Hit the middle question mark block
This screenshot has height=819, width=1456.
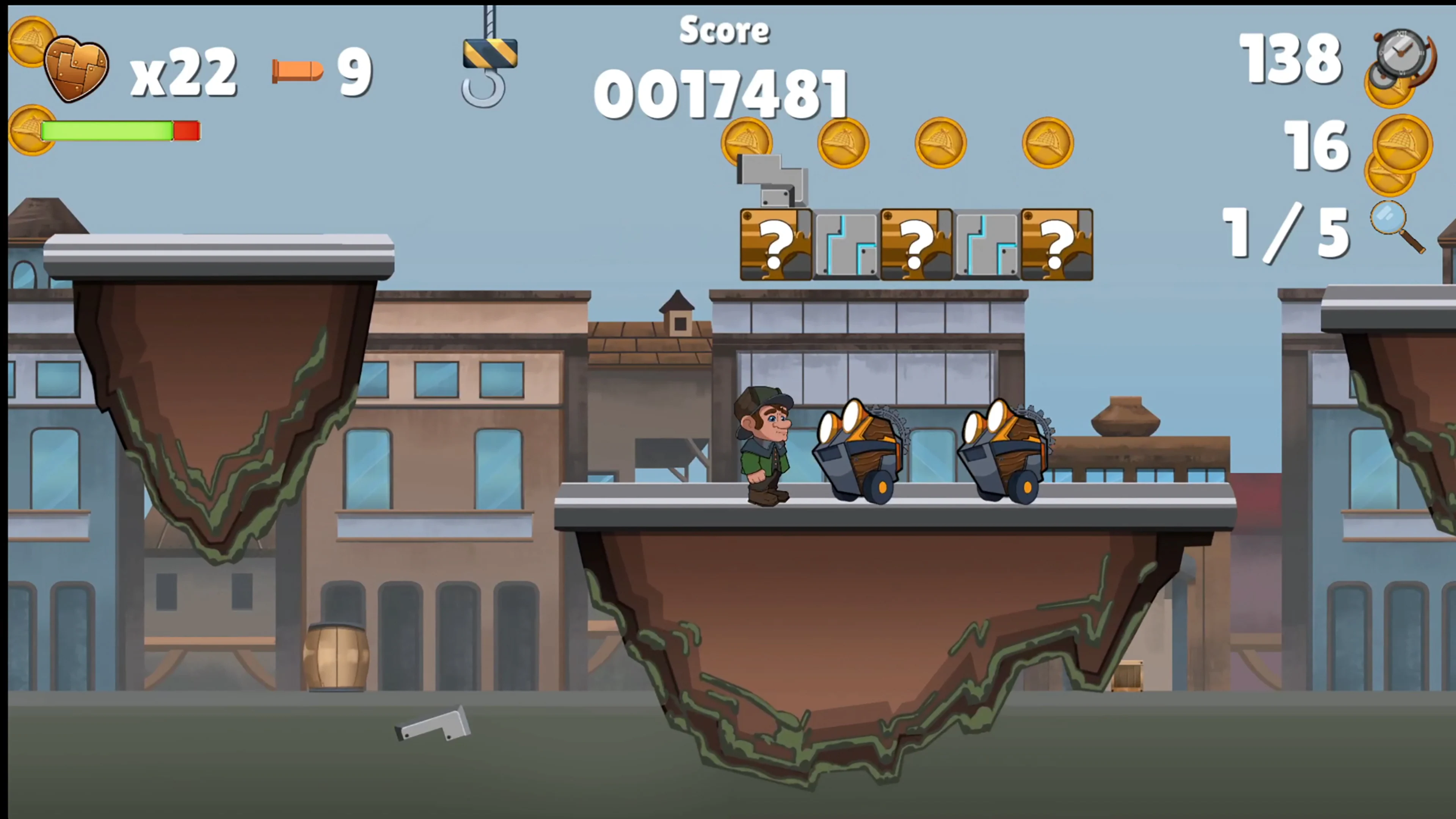[916, 244]
